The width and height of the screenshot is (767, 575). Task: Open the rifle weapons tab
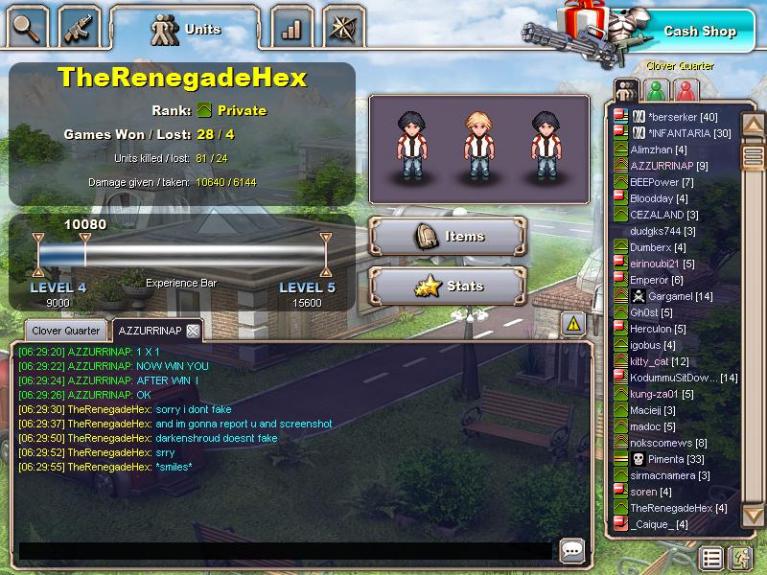point(78,27)
